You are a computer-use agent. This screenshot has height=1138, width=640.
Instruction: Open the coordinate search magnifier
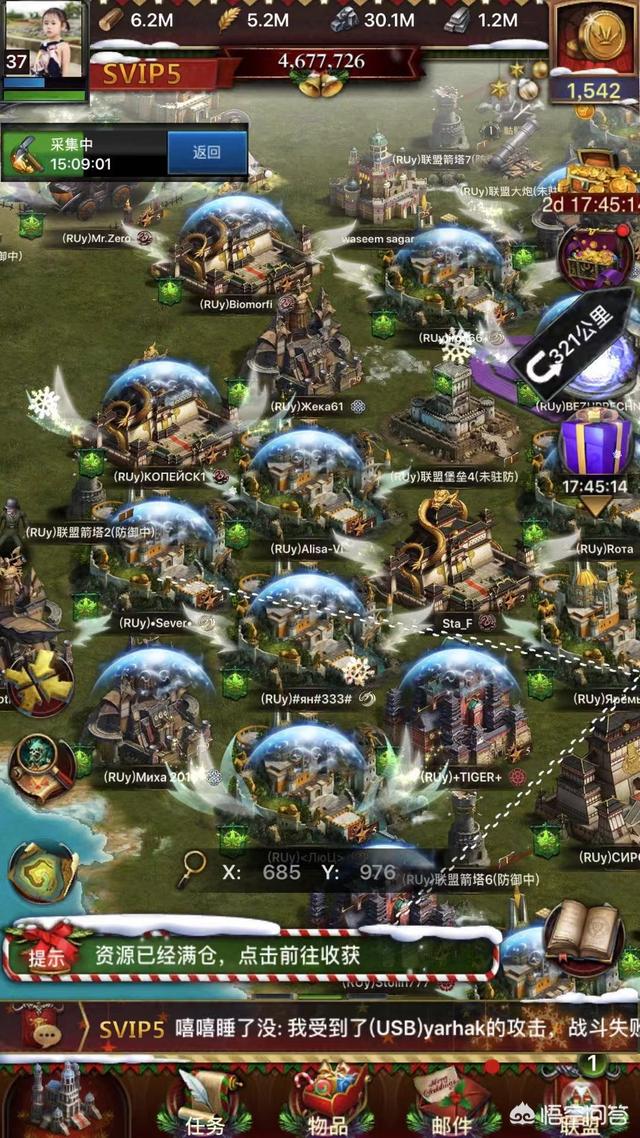coord(191,871)
